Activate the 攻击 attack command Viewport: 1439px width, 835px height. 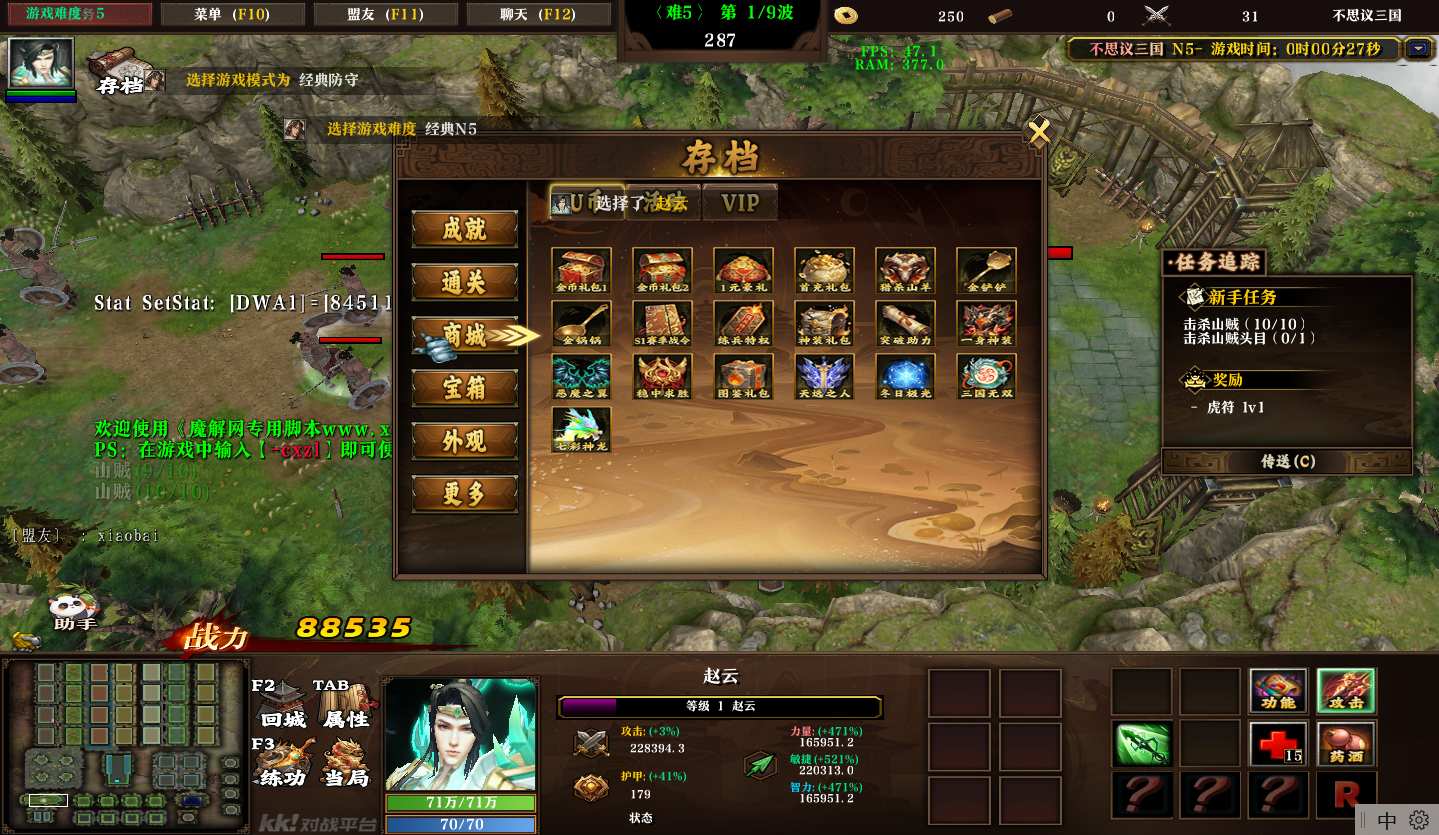tap(1345, 691)
